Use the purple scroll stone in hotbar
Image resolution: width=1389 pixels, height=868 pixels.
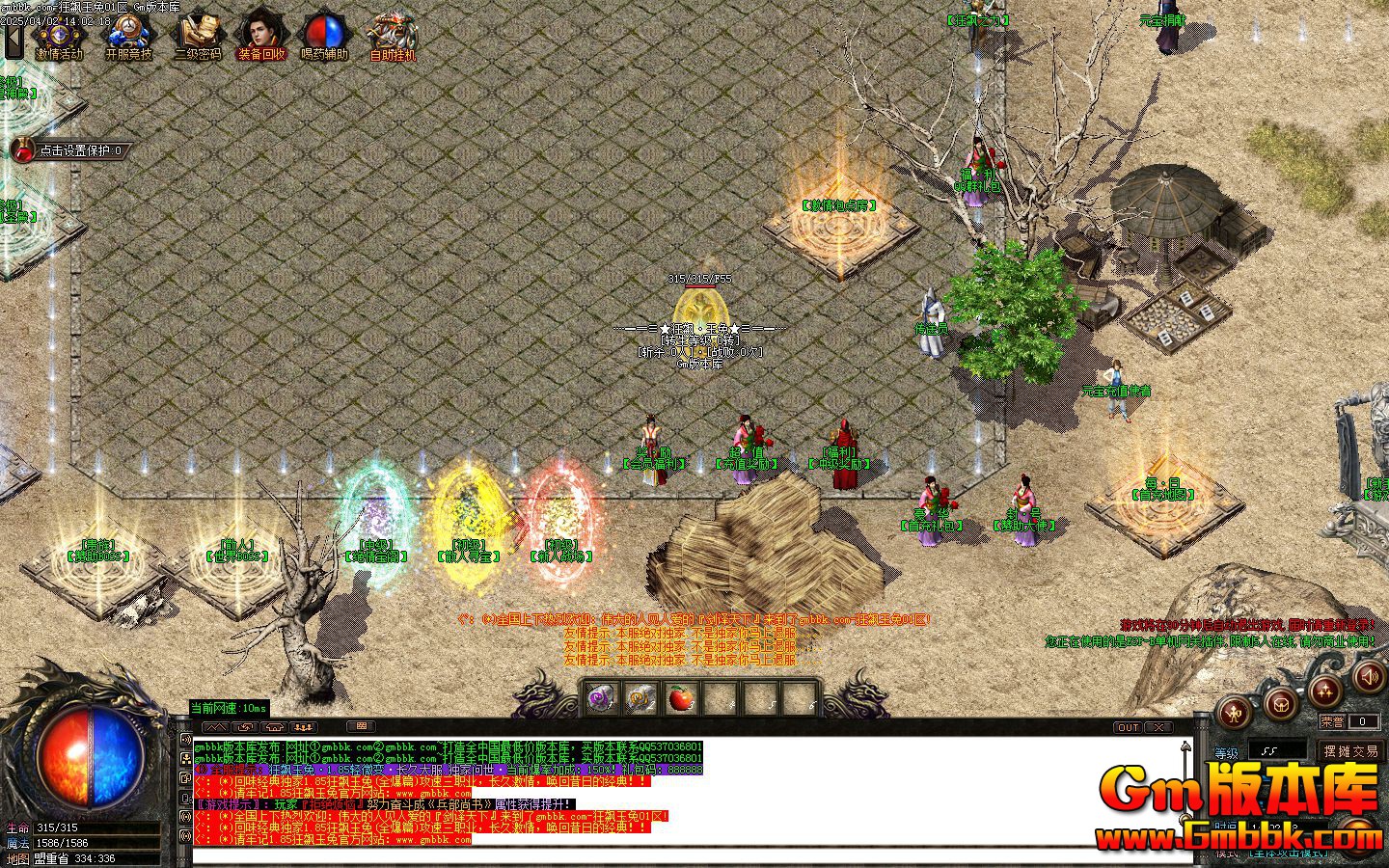click(x=602, y=697)
